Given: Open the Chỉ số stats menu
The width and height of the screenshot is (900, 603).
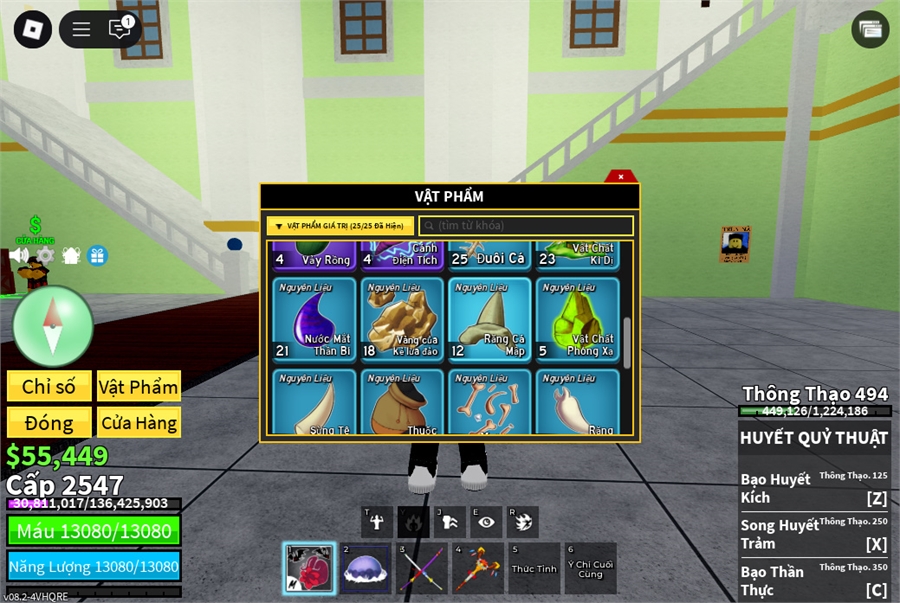Looking at the screenshot, I should (49, 387).
